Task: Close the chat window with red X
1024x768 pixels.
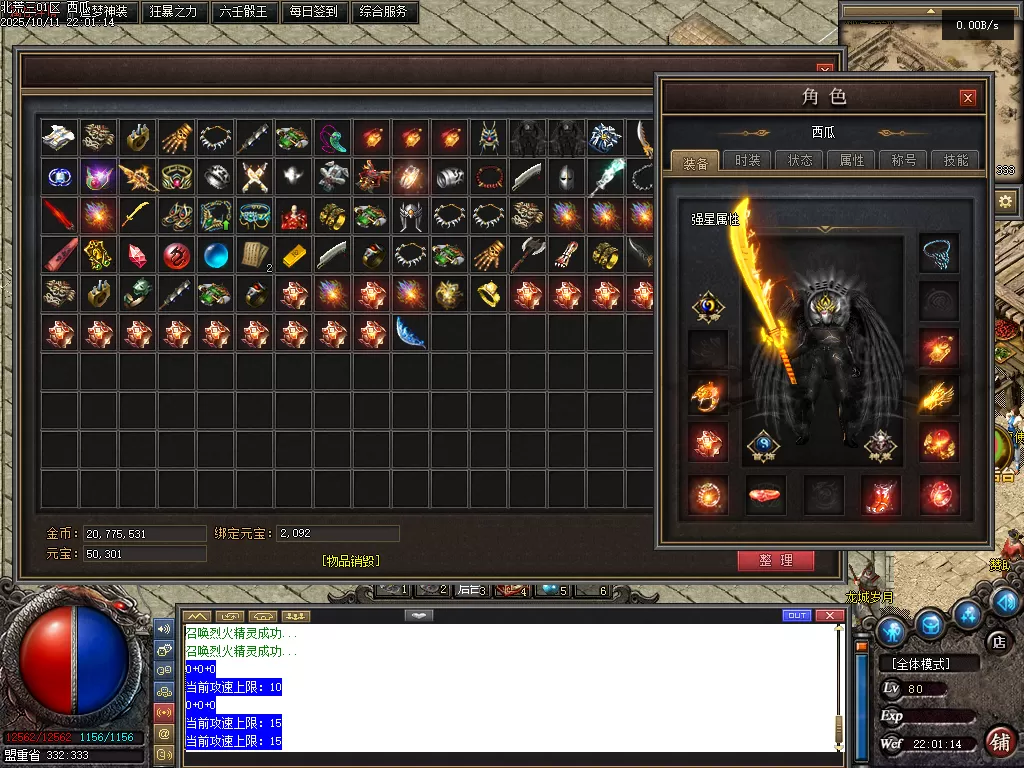Action: point(828,615)
